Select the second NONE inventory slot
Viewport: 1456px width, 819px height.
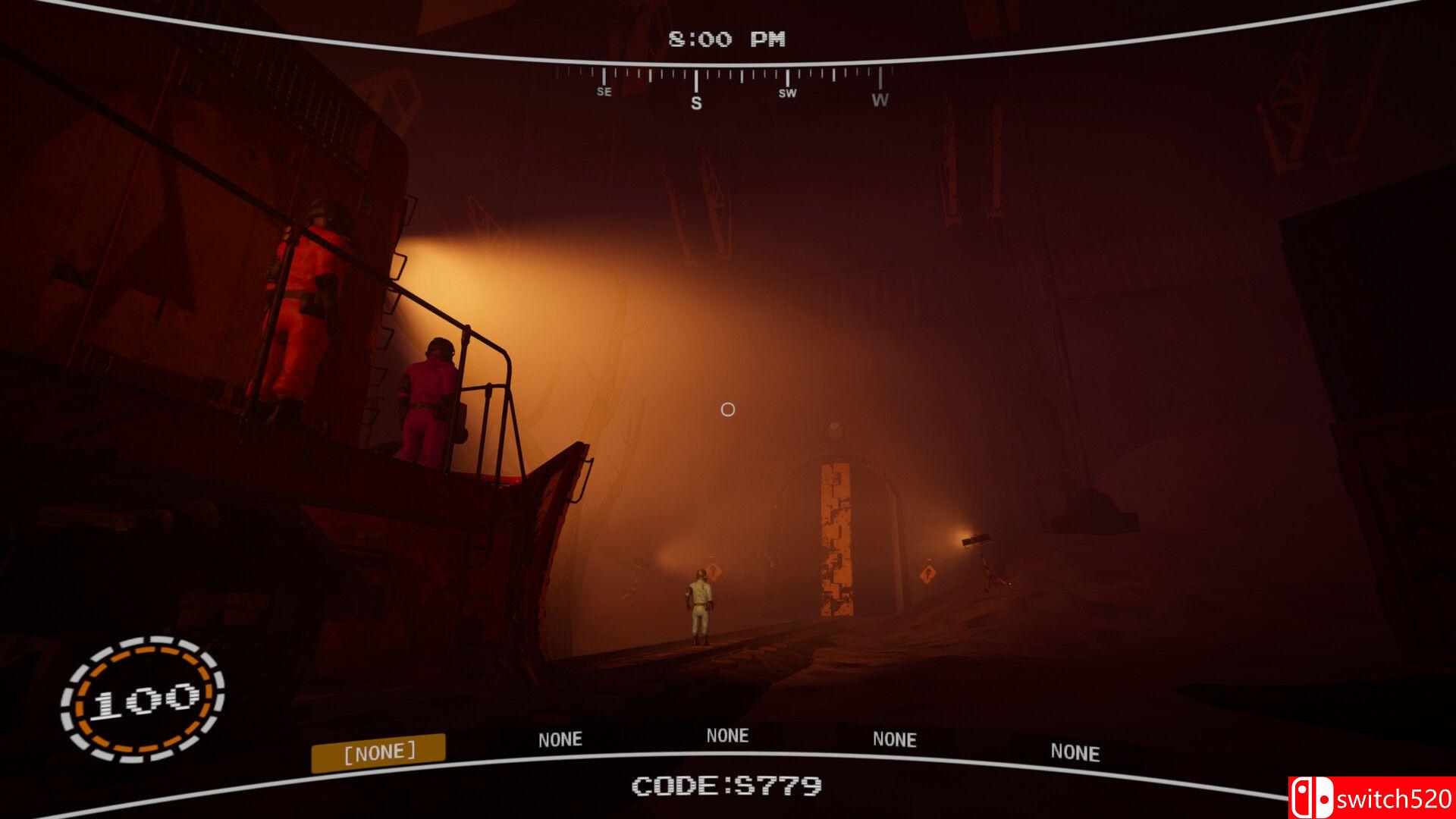tap(561, 738)
